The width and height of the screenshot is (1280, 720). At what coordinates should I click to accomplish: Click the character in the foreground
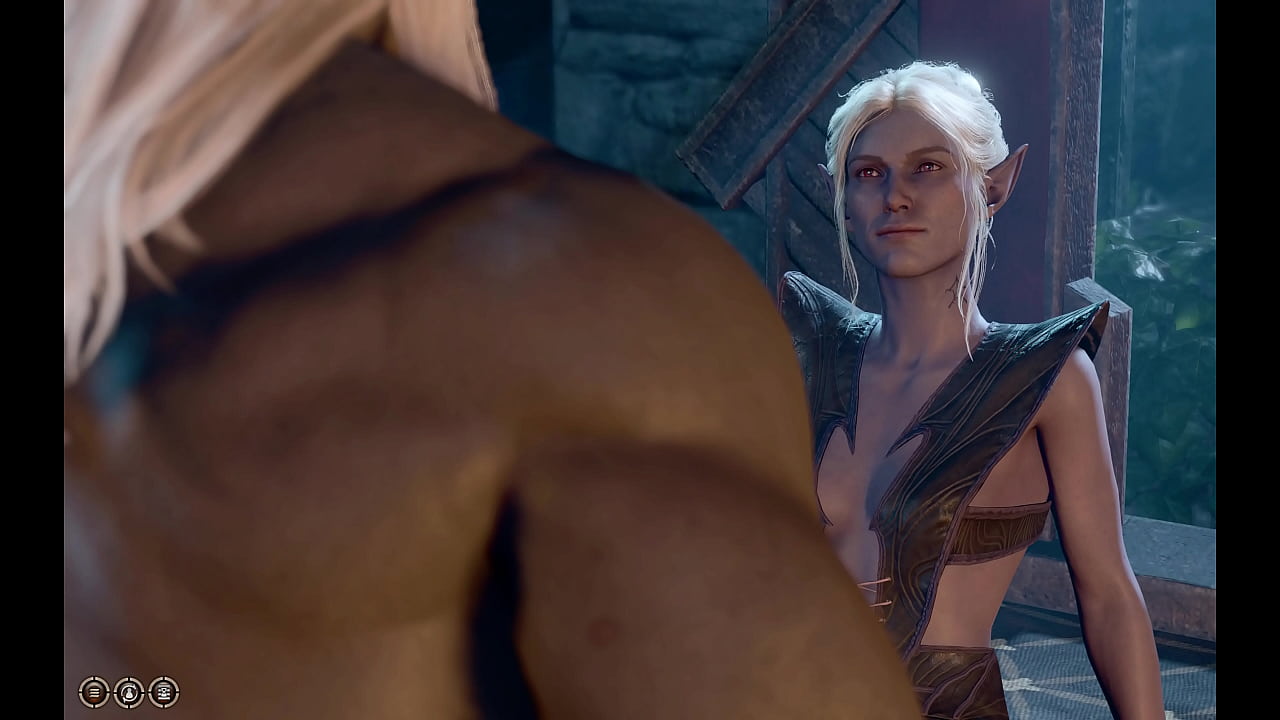point(350,400)
